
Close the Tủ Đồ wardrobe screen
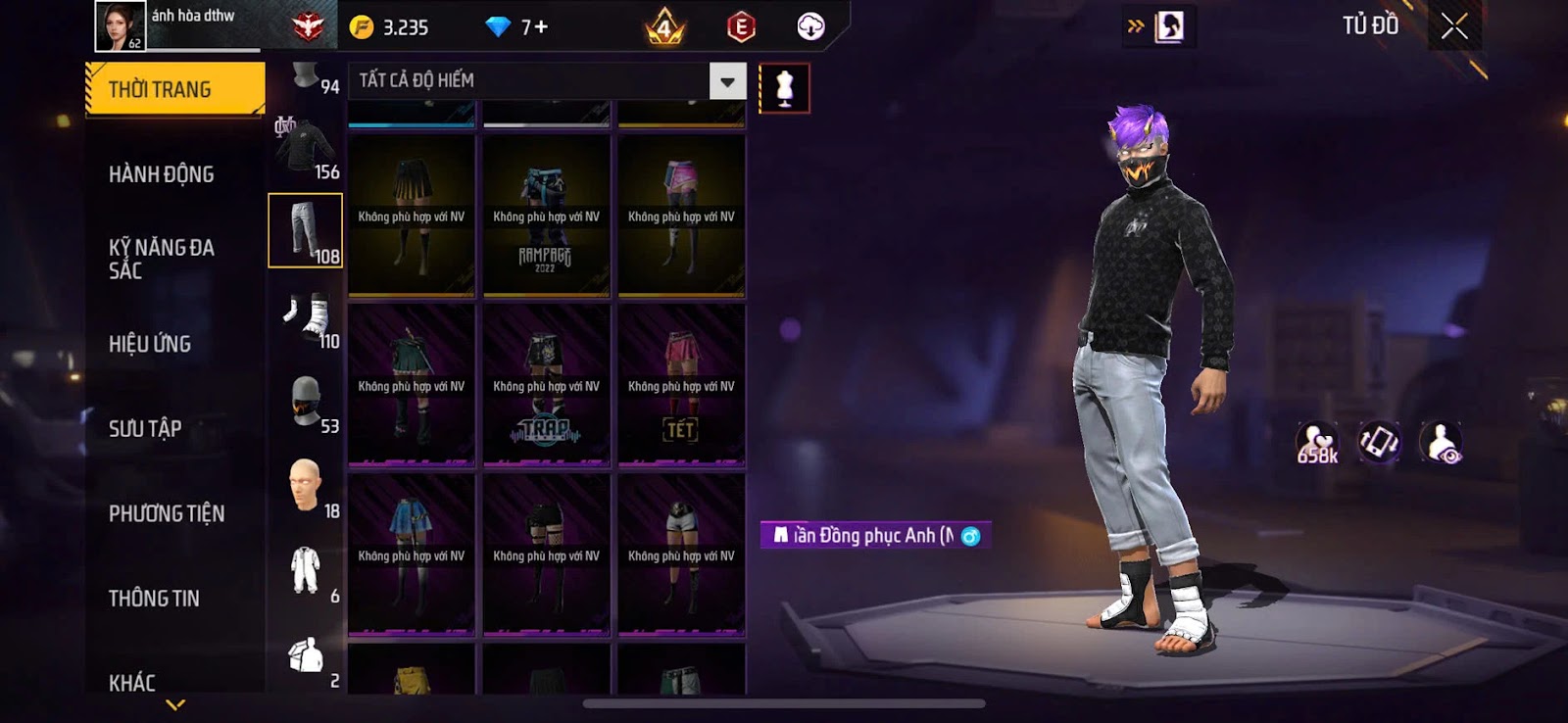[1454, 26]
